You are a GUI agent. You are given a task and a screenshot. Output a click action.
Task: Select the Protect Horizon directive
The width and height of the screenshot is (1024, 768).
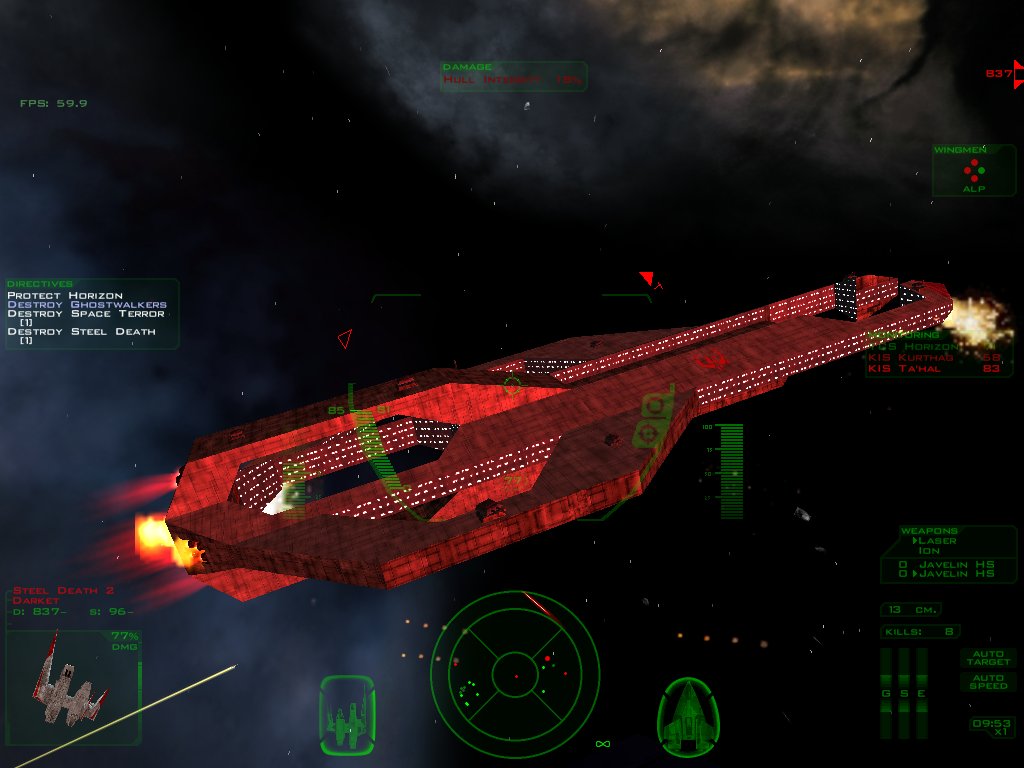(x=65, y=295)
